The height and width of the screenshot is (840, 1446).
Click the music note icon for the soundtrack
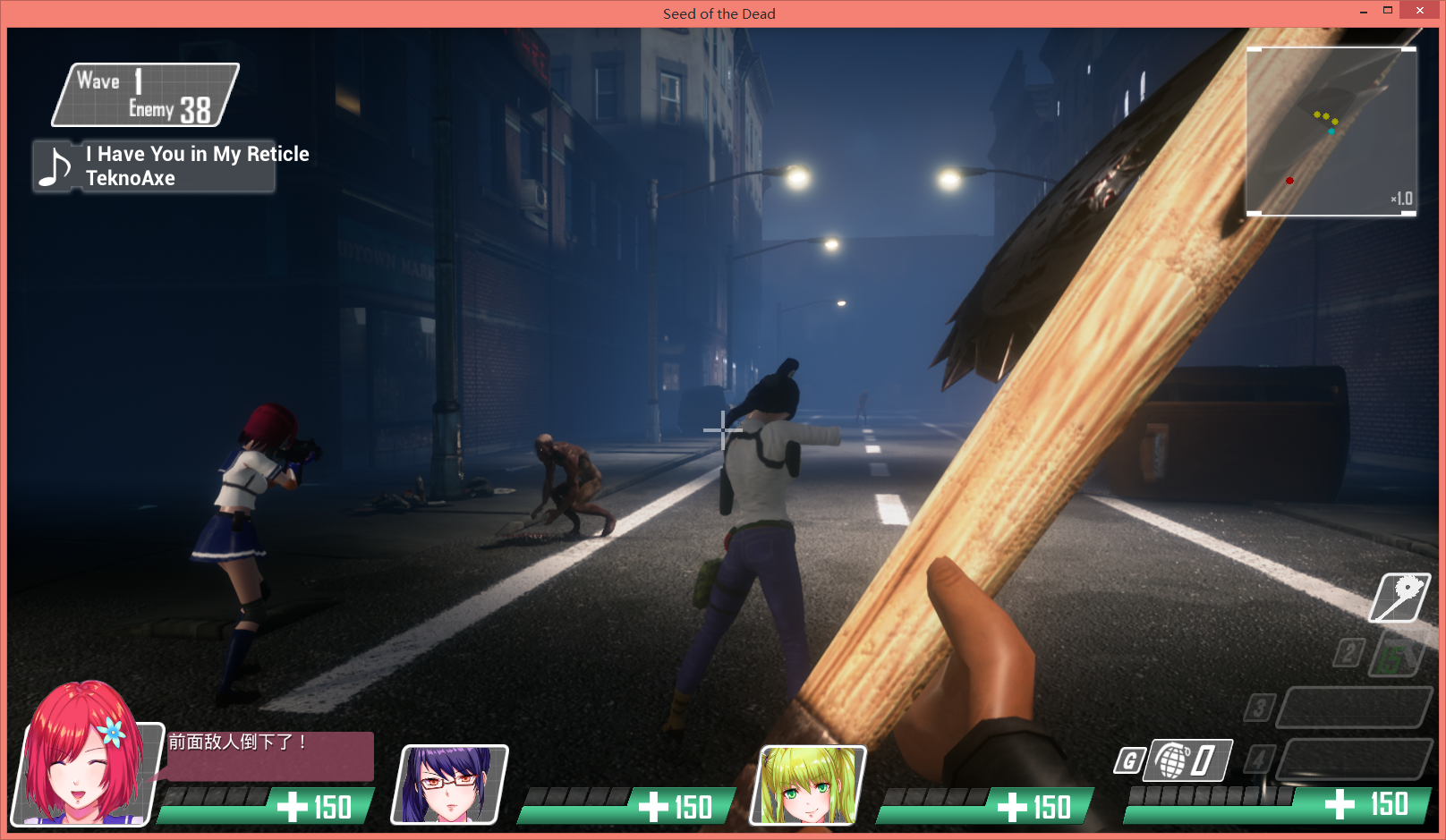[x=56, y=166]
